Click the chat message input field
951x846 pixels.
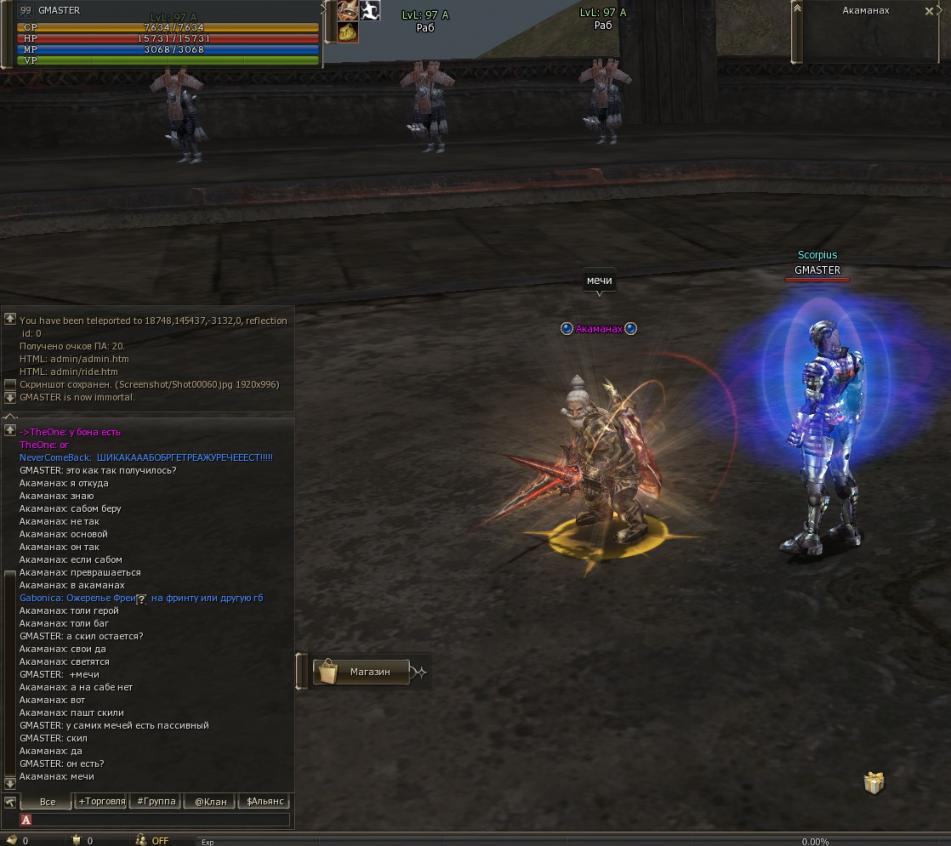click(160, 820)
